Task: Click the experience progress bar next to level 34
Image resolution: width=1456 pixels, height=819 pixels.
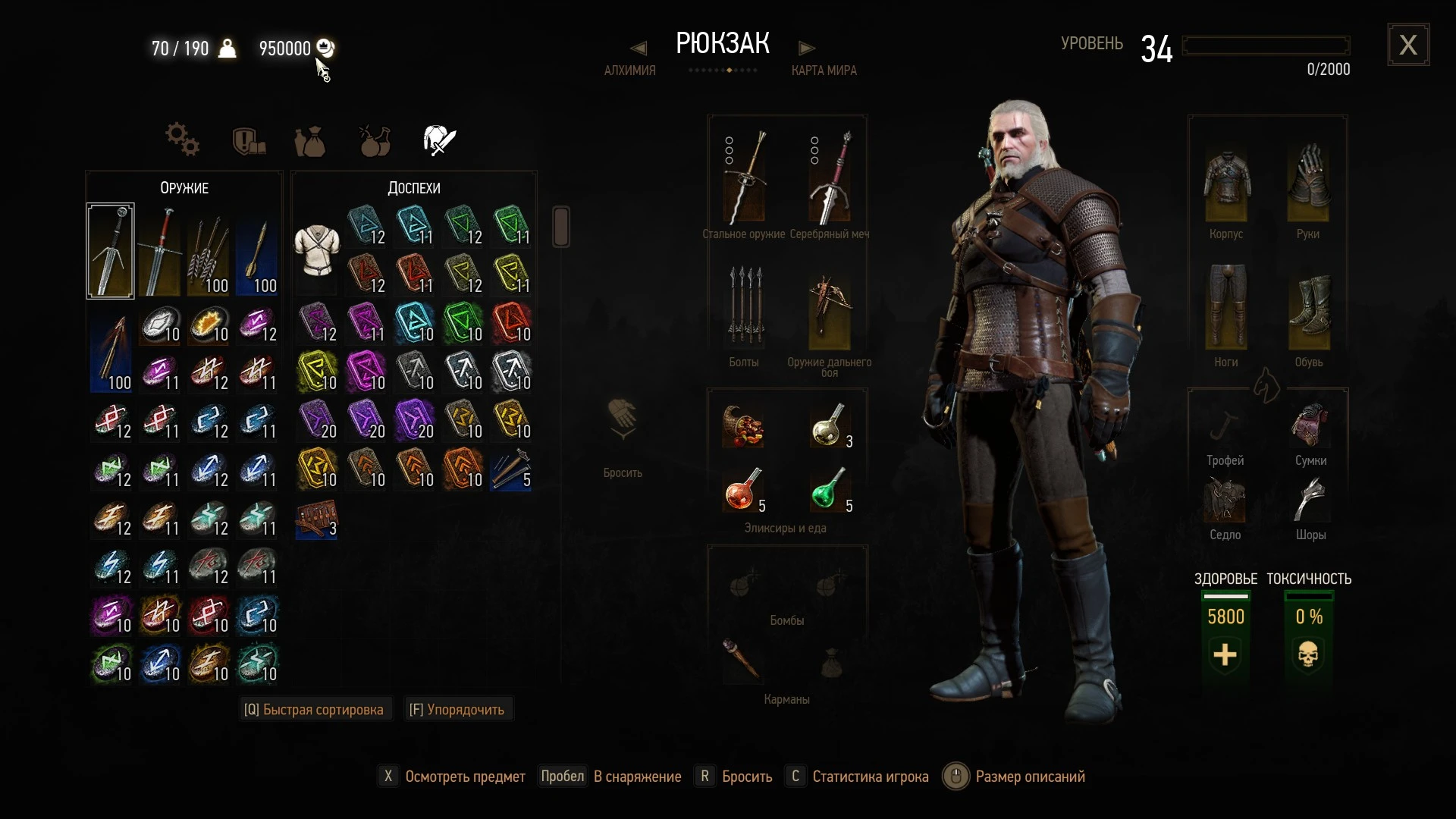Action: click(1265, 45)
